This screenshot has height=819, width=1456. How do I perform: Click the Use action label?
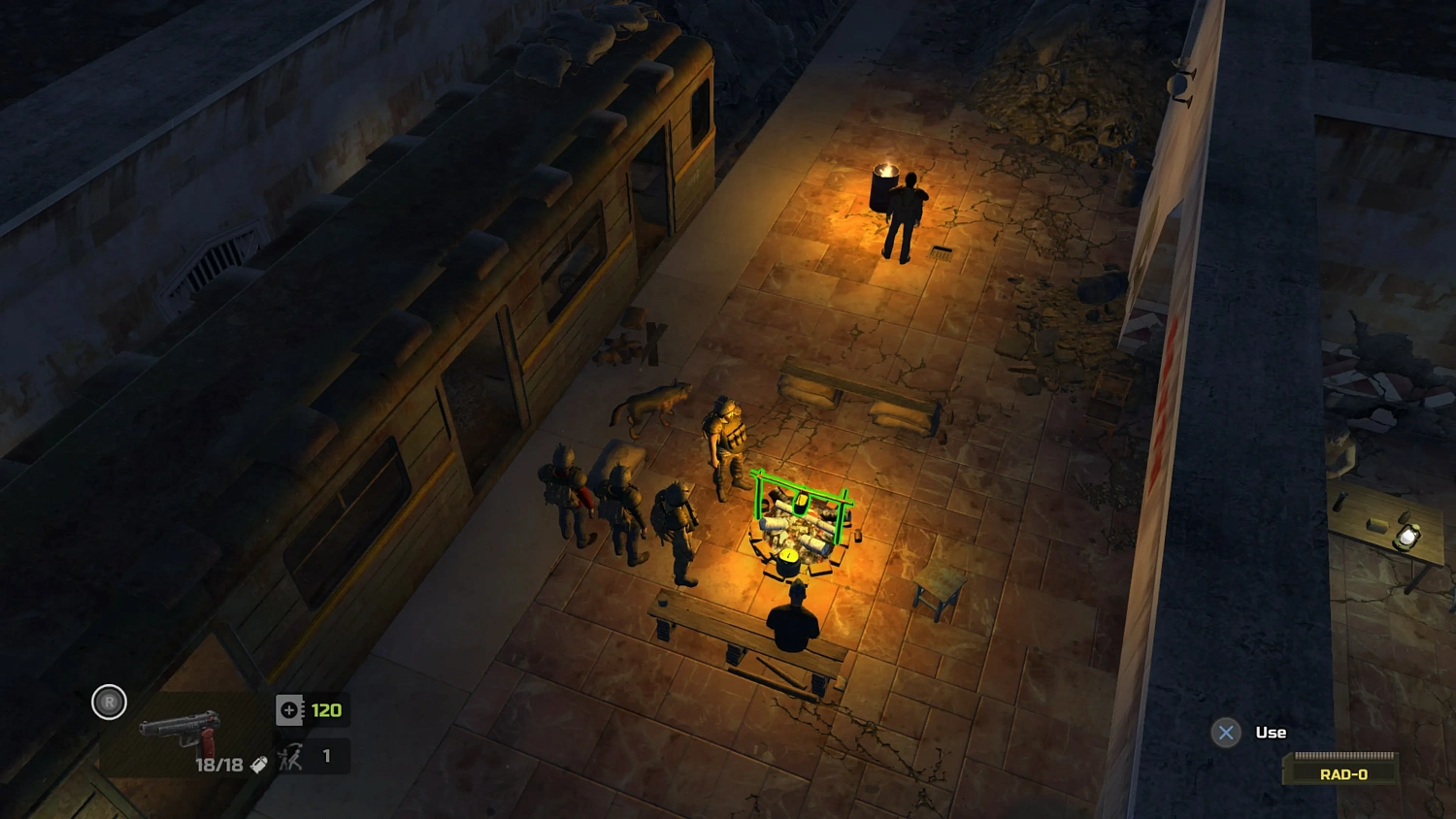1272,732
